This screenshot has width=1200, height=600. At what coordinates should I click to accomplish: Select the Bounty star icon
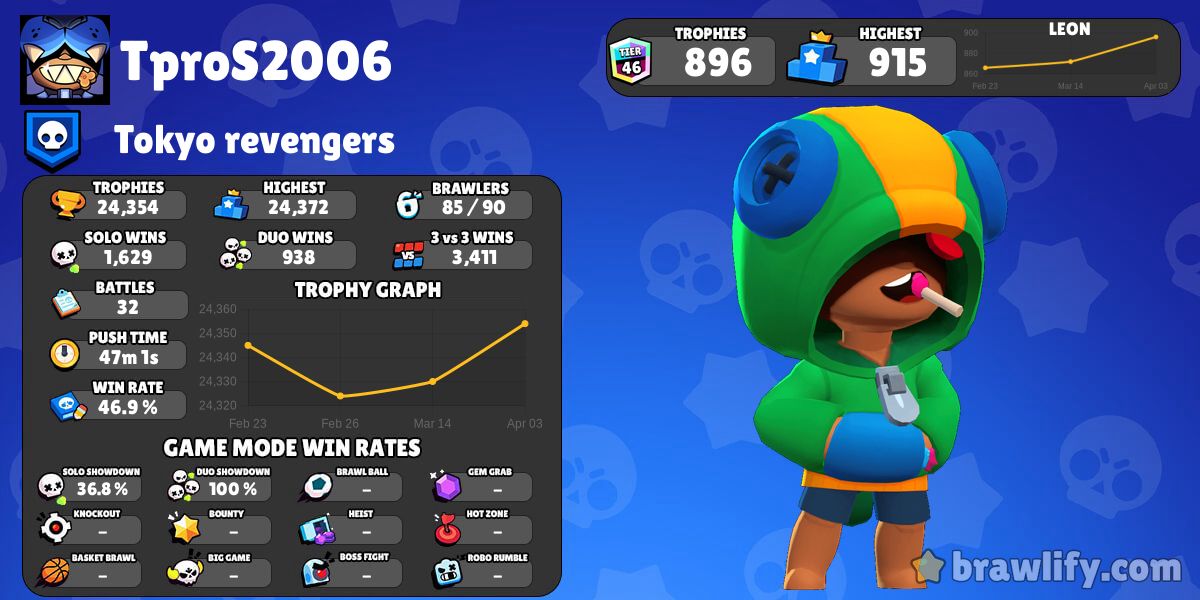[x=183, y=528]
